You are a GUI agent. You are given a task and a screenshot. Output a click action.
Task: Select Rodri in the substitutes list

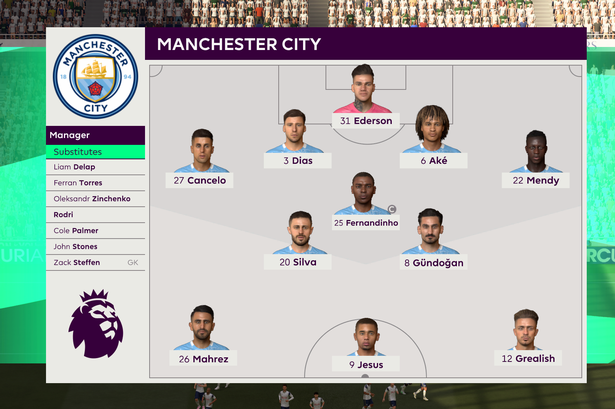(x=95, y=214)
